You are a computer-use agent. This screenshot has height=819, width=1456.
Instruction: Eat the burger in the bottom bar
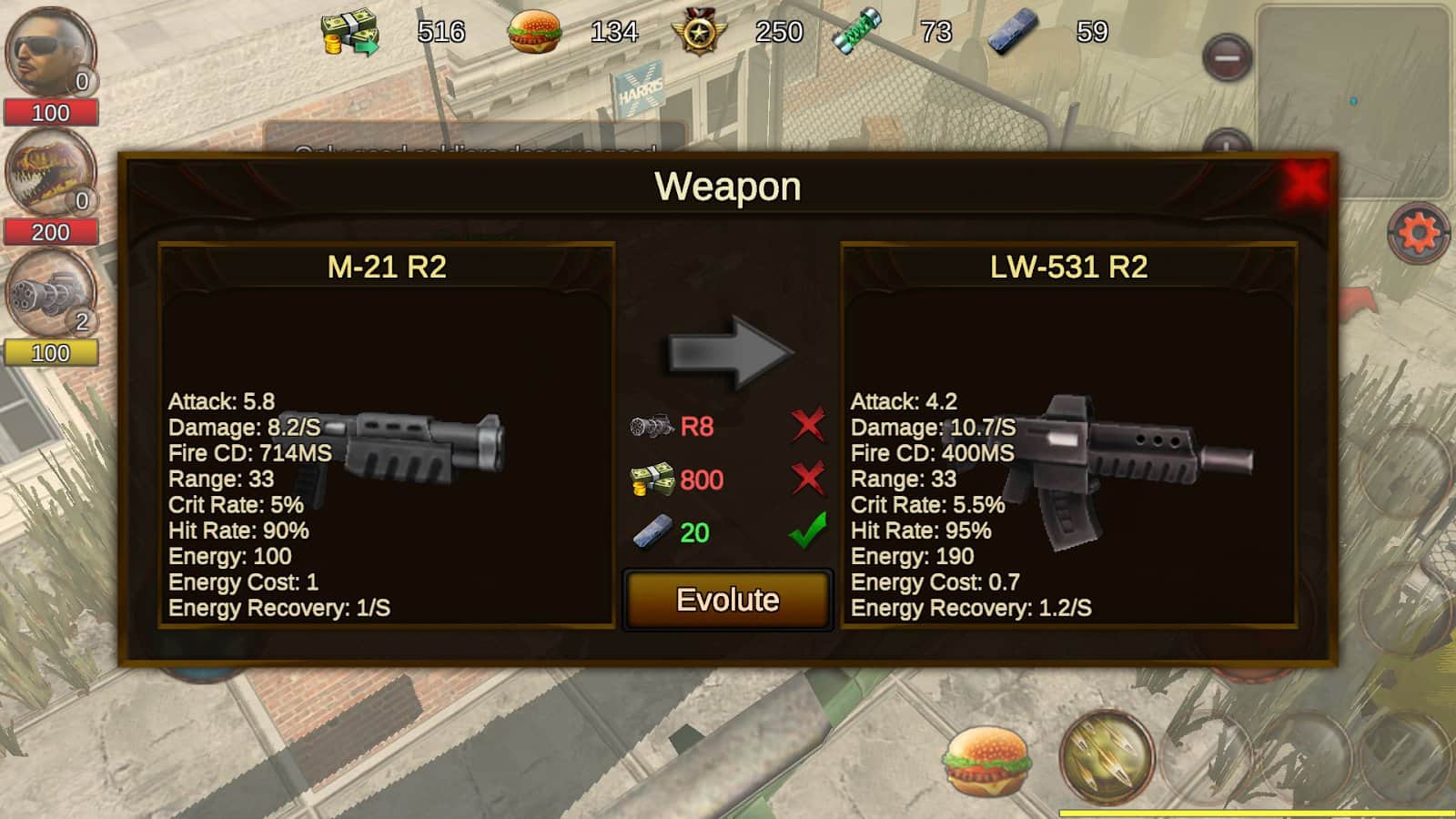[x=987, y=760]
